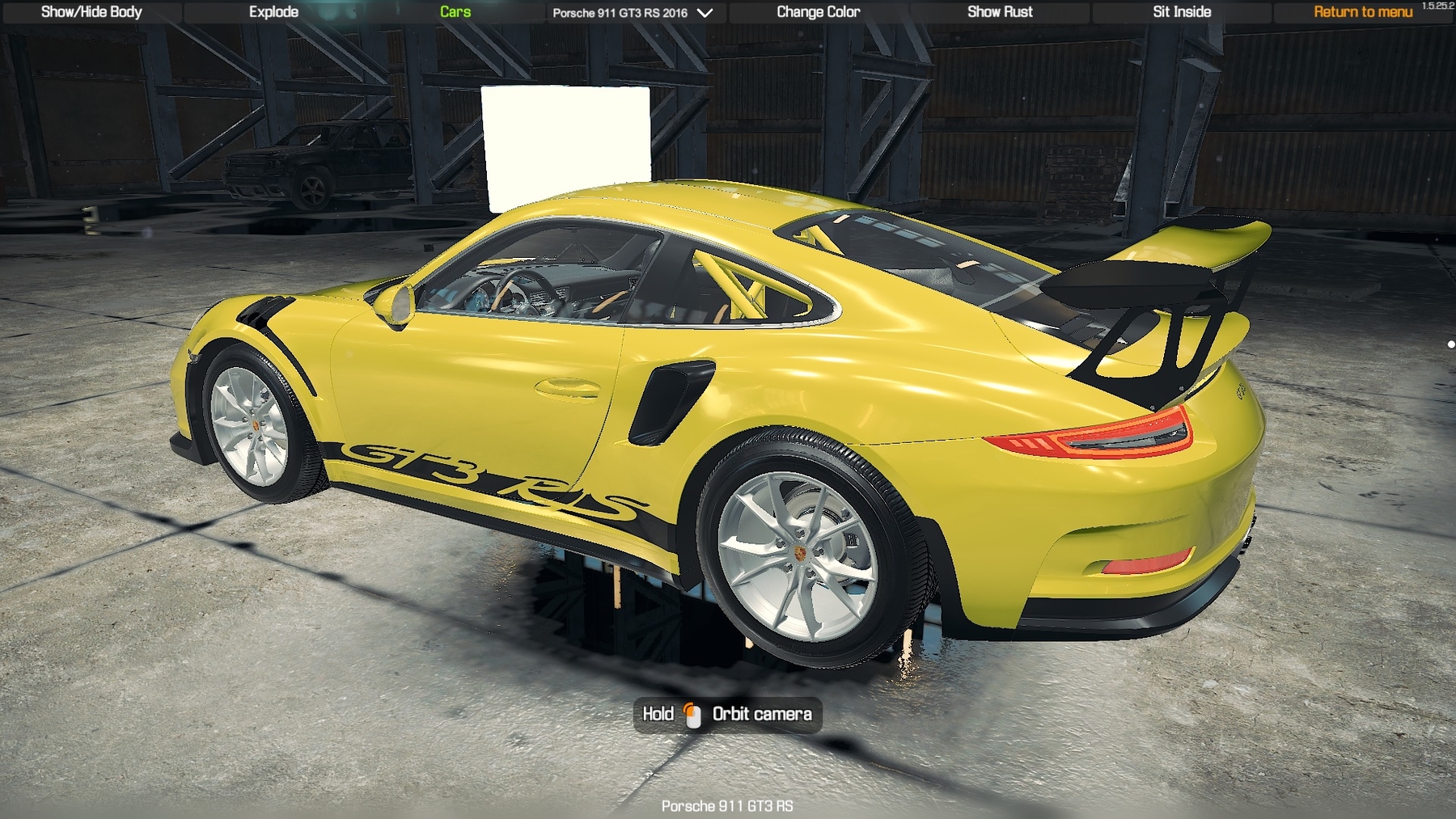
Task: Open the Cars tab
Action: 455,12
